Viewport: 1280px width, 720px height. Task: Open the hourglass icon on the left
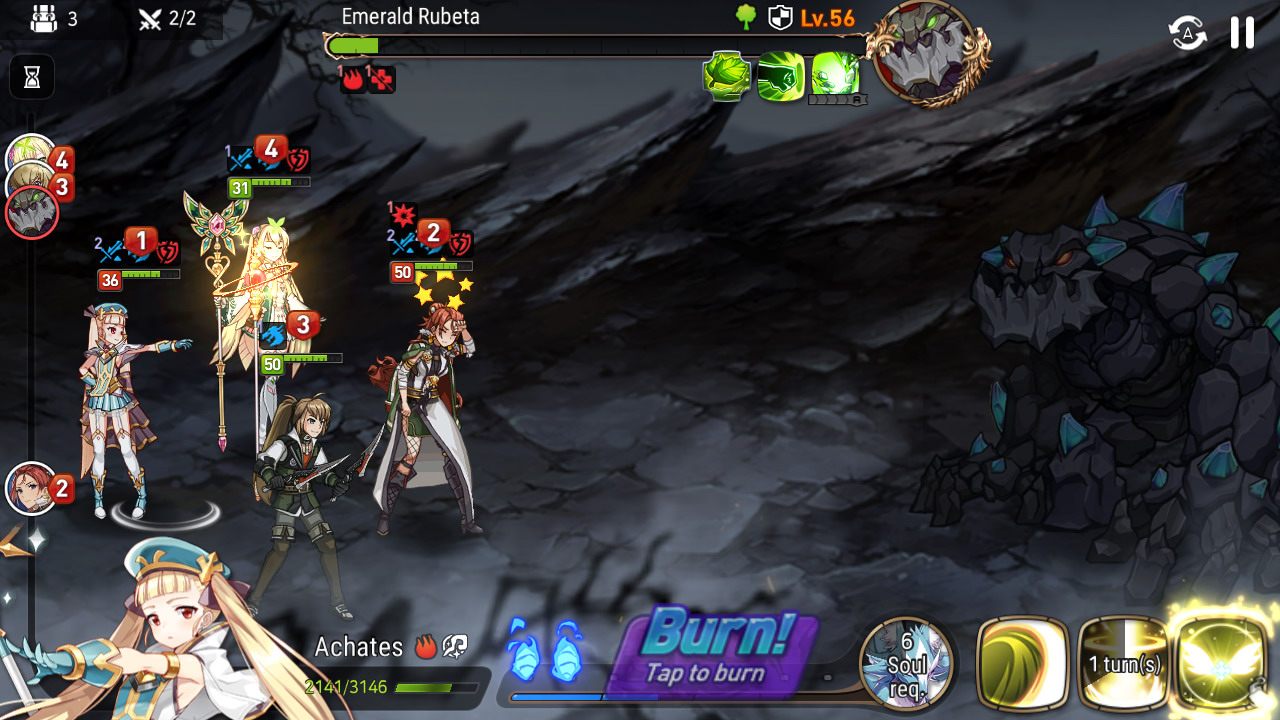tap(32, 77)
